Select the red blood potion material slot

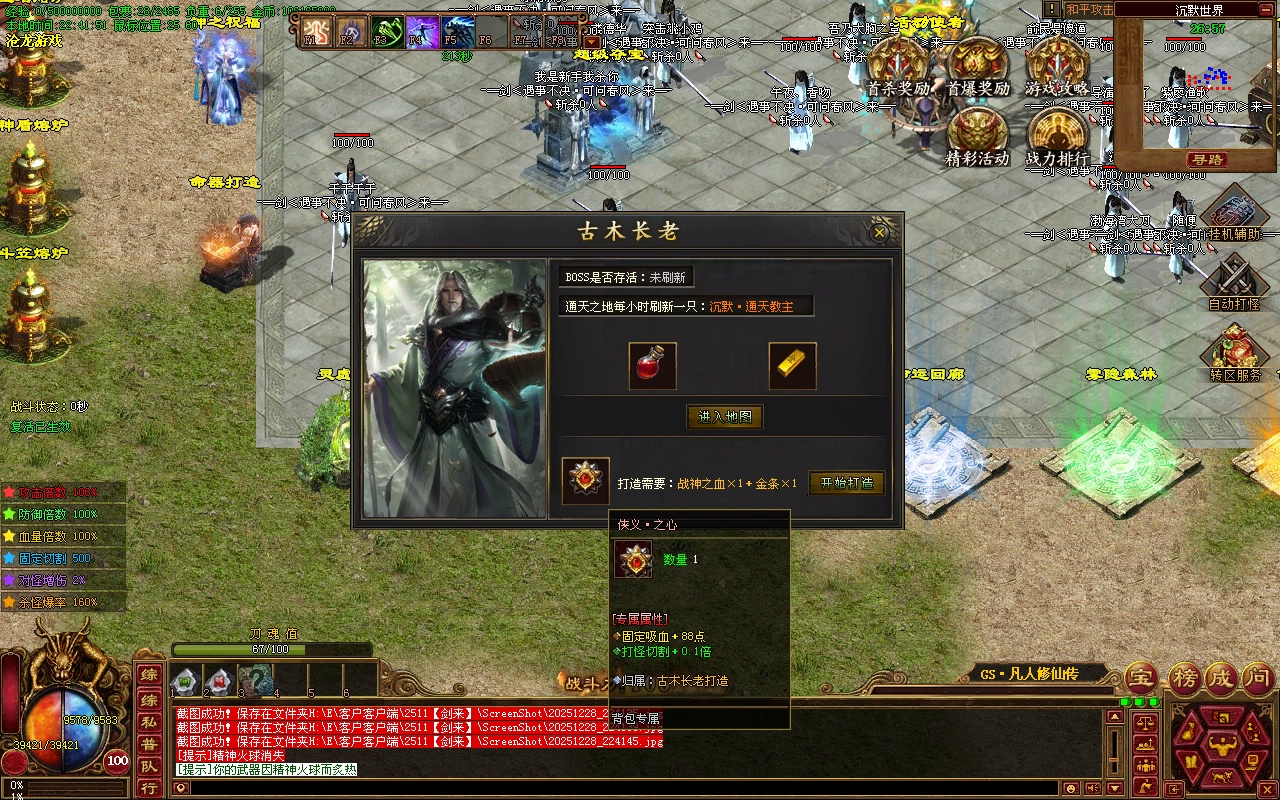[652, 366]
